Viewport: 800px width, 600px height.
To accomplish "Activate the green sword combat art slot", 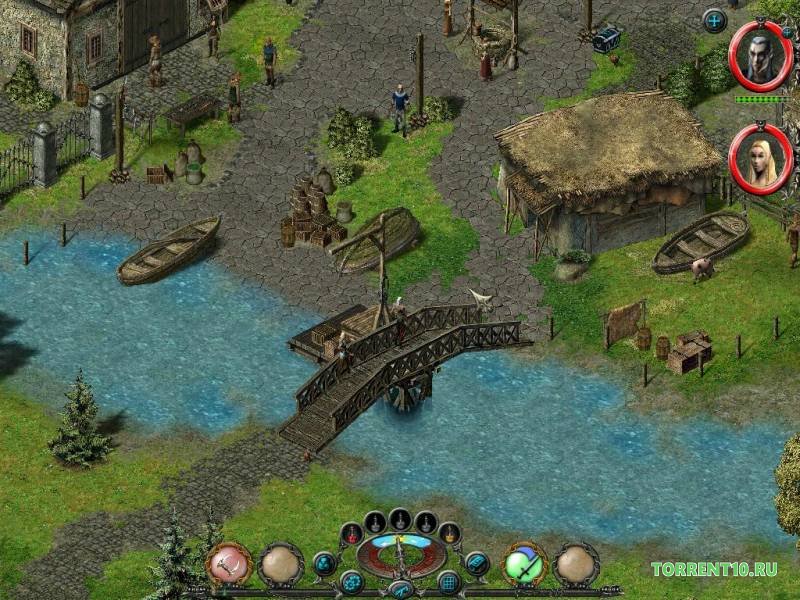I will click(524, 565).
